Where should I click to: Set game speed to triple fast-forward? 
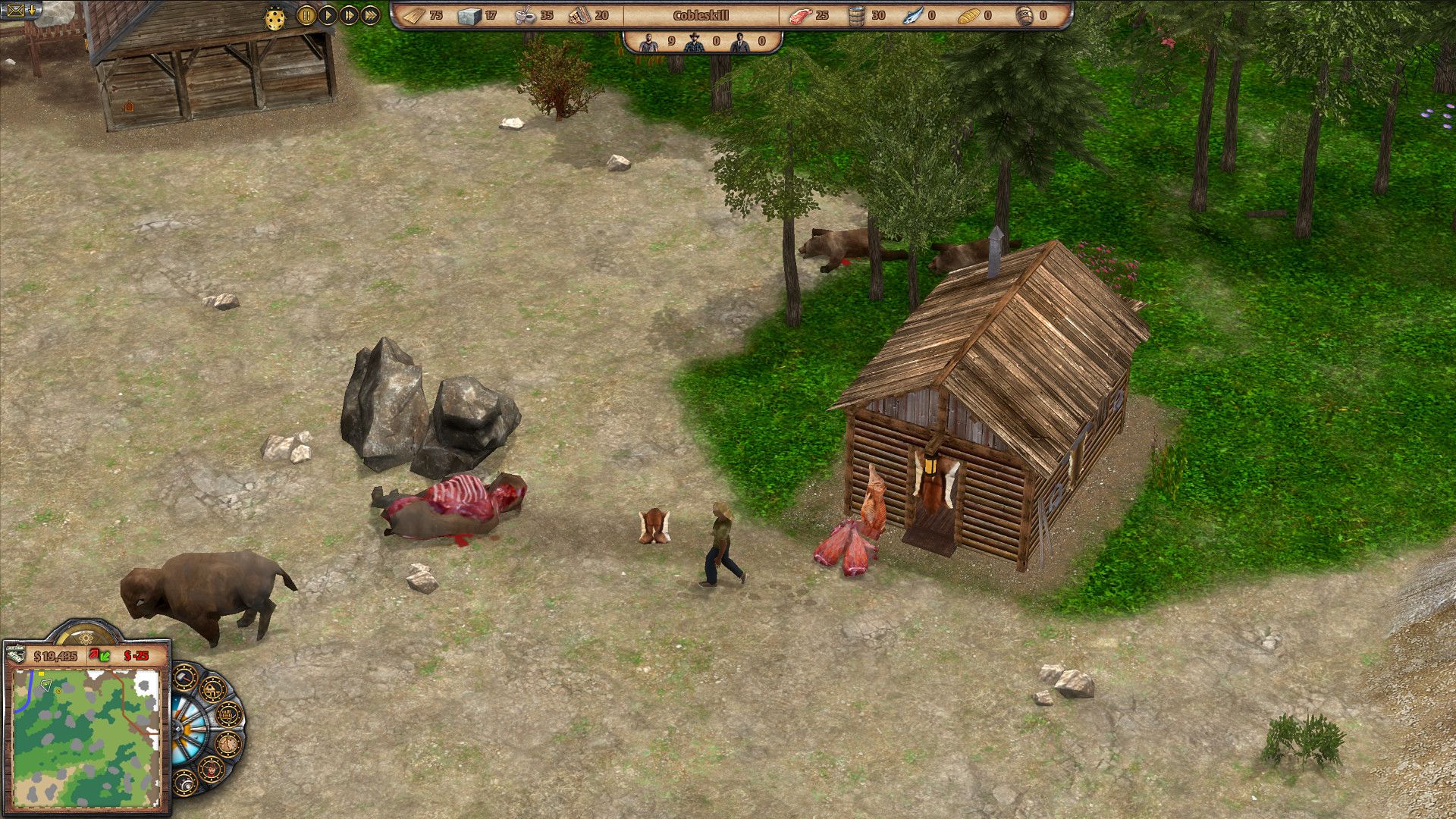pos(370,15)
